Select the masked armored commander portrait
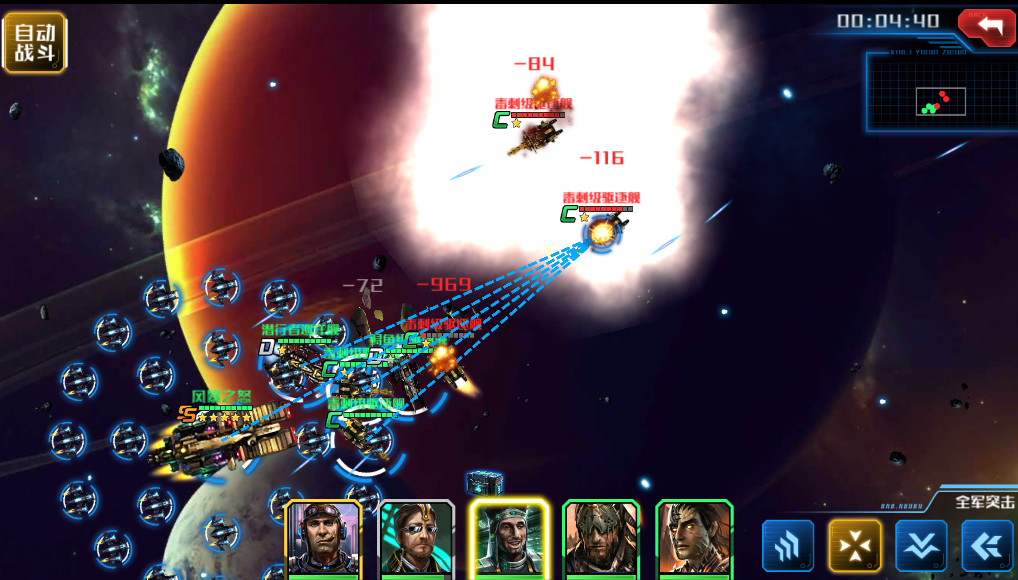 pyautogui.click(x=601, y=539)
